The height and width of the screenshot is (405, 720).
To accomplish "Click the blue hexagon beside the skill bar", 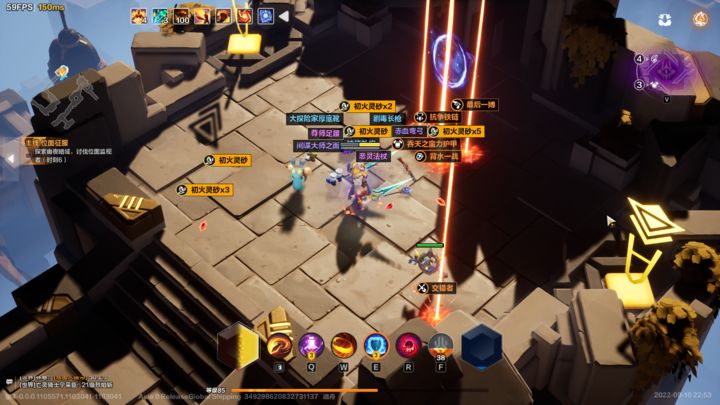I will click(481, 345).
